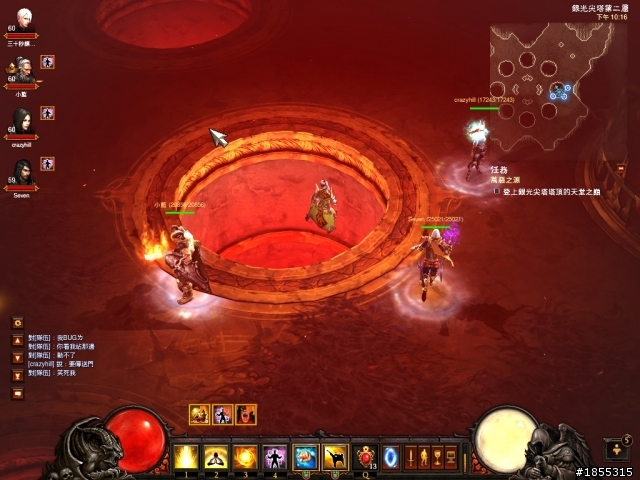Image resolution: width=640 pixels, height=480 pixels.
Task: Cast the blue town portal
Action: tap(391, 457)
